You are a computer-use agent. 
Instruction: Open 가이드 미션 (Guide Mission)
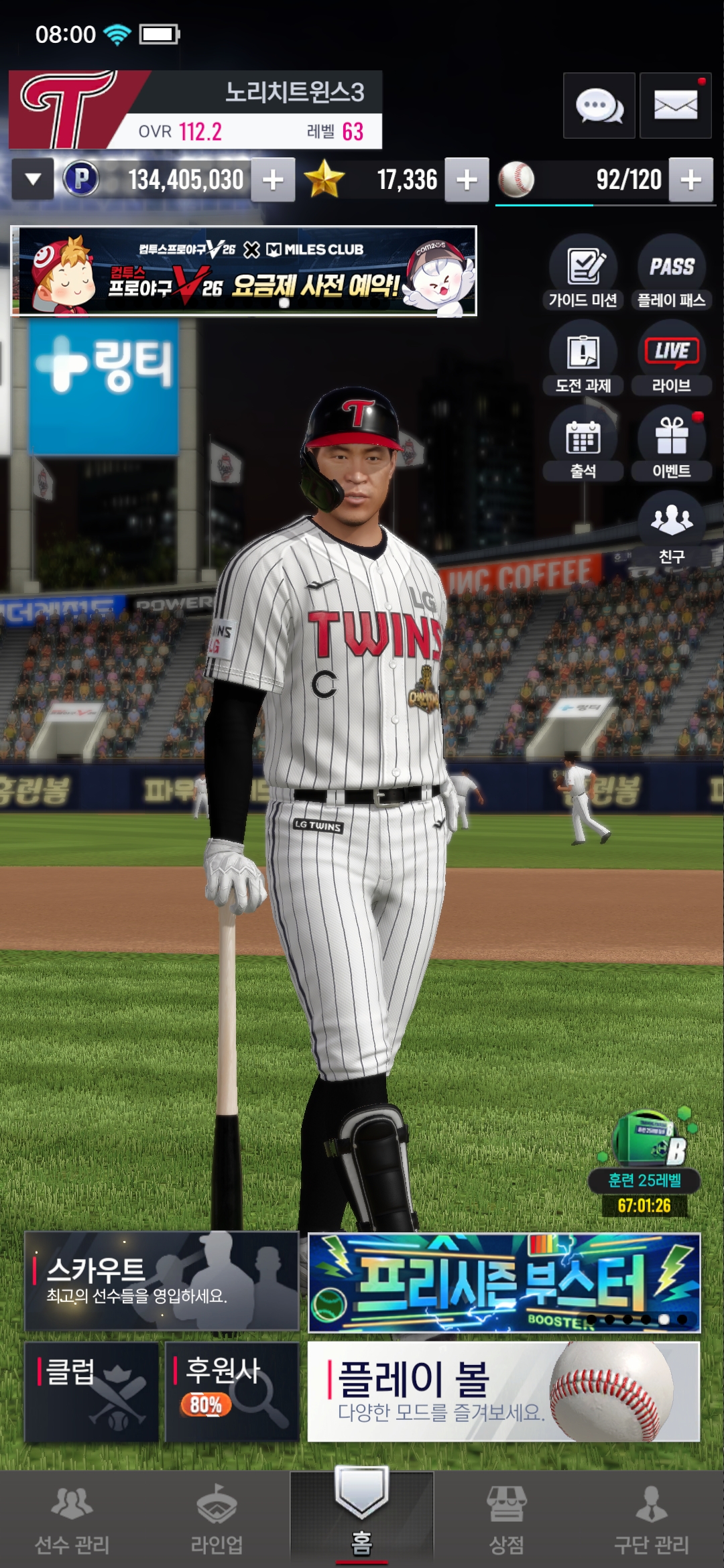pos(583,273)
